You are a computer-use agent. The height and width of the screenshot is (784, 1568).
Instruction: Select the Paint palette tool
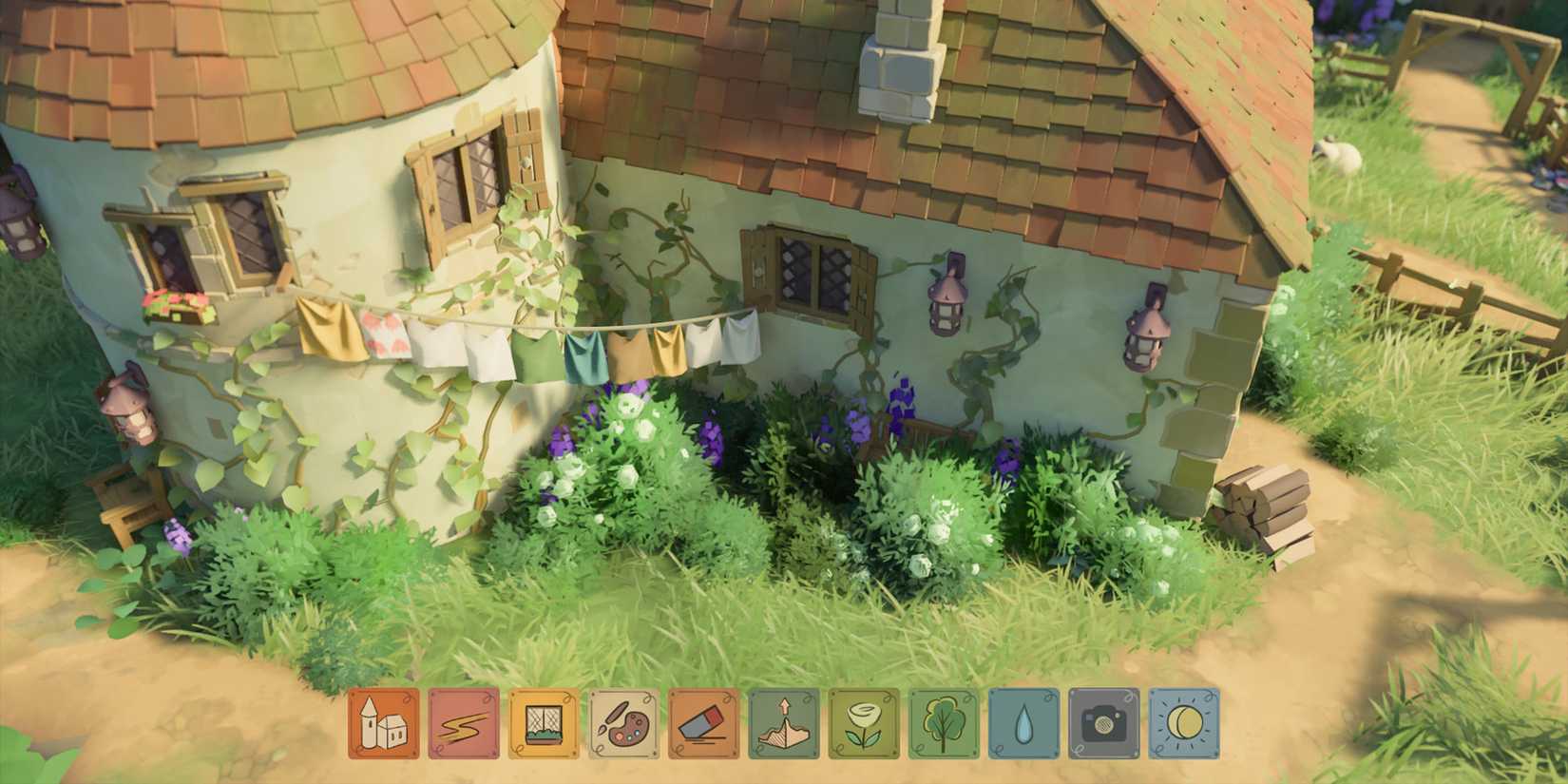pyautogui.click(x=624, y=722)
